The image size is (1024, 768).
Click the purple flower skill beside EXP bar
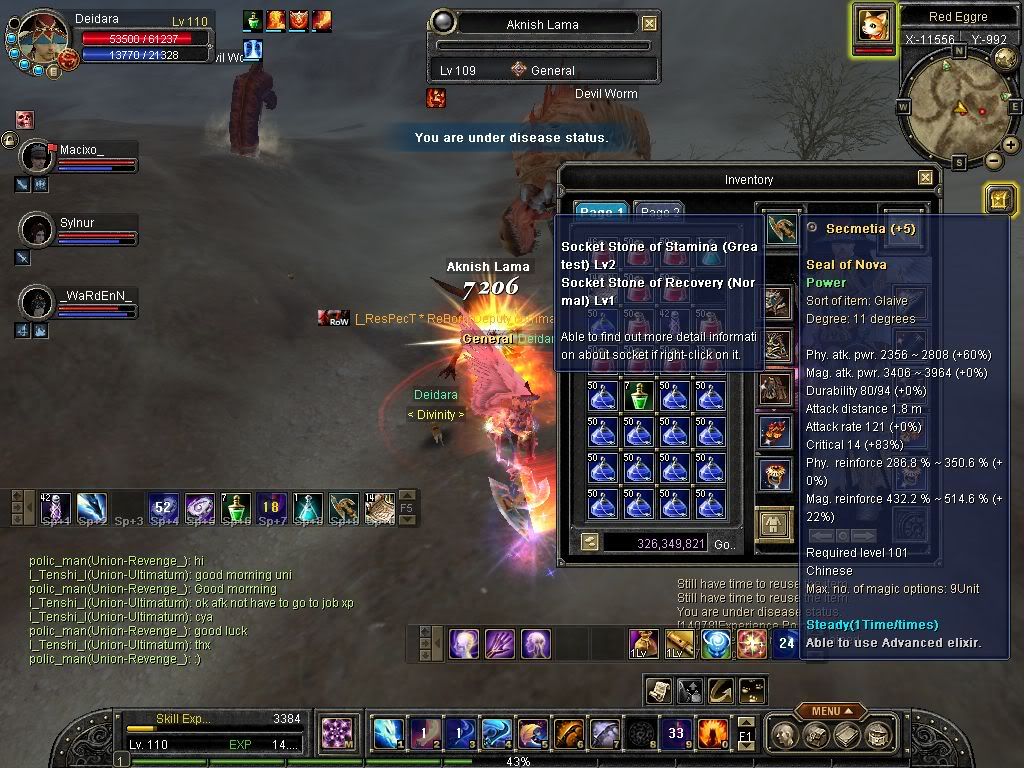point(339,734)
